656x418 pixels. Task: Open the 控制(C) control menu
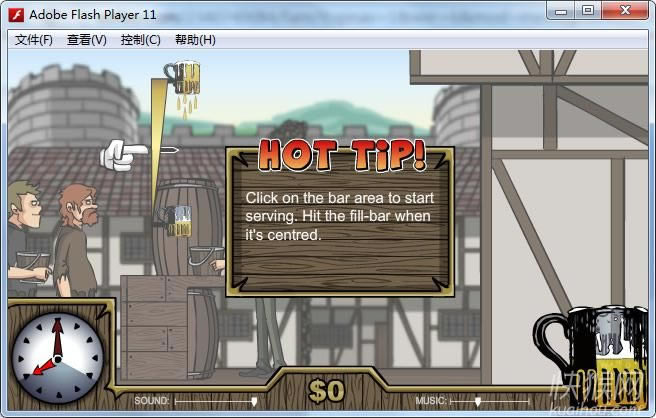[x=140, y=40]
